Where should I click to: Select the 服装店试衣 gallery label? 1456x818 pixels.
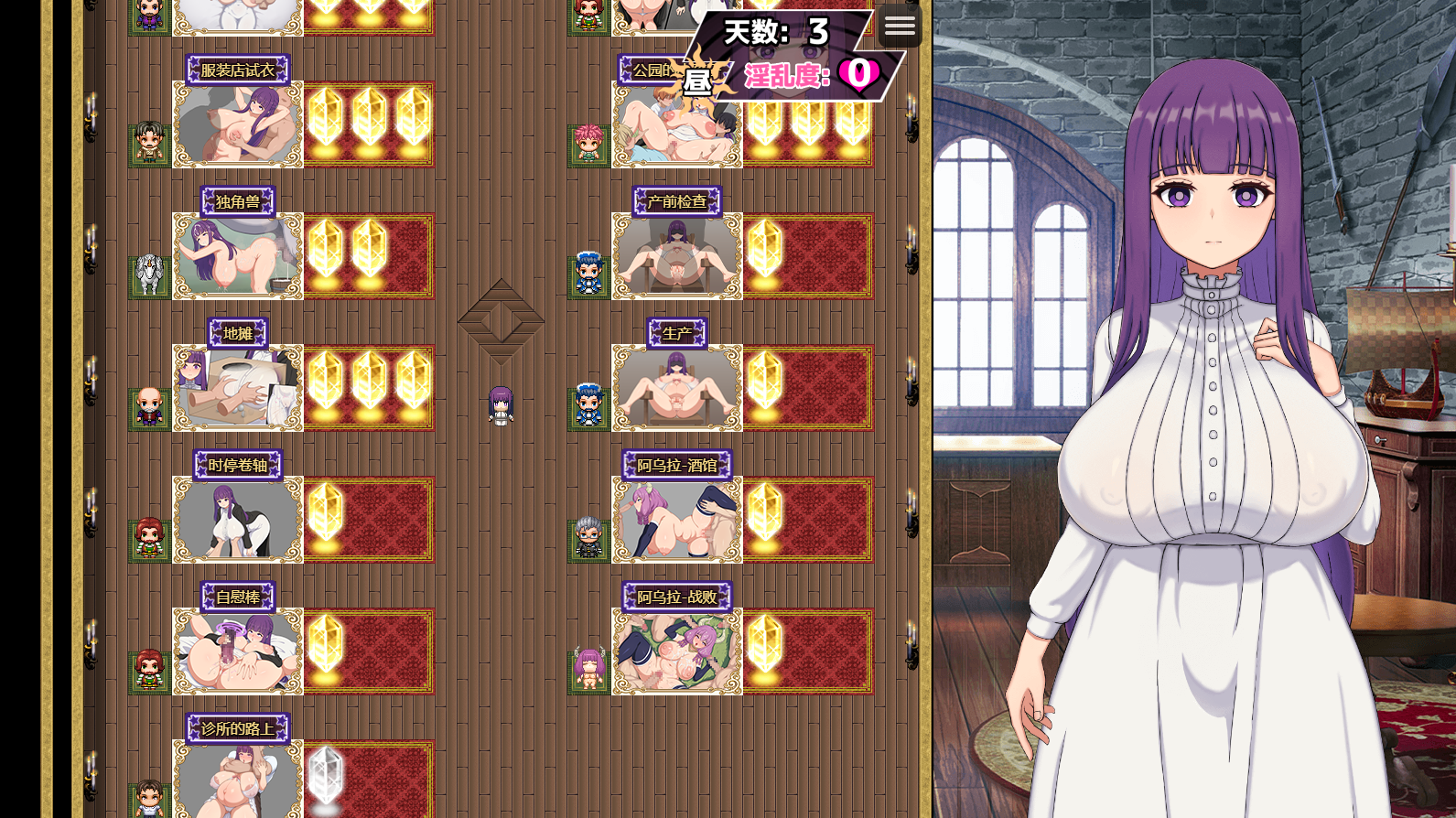click(x=238, y=70)
